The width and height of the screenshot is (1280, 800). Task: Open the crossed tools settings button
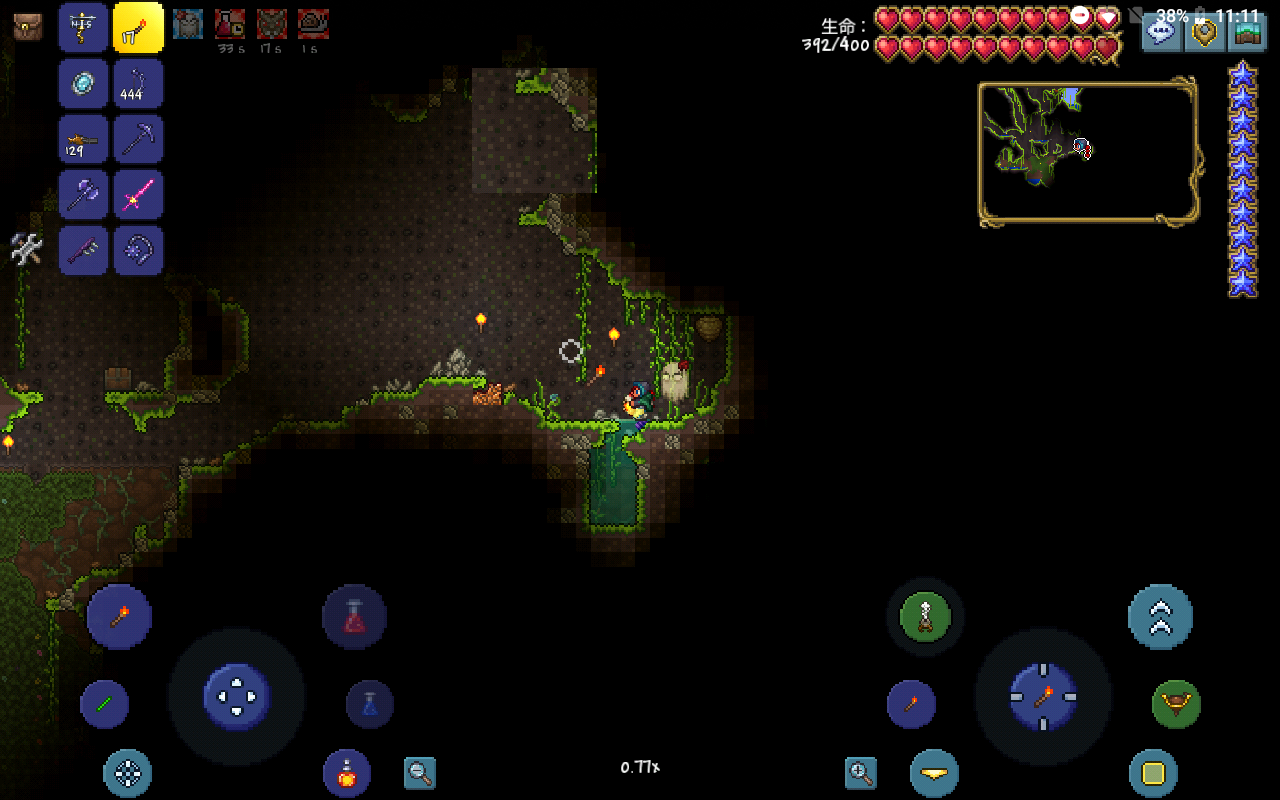point(26,248)
